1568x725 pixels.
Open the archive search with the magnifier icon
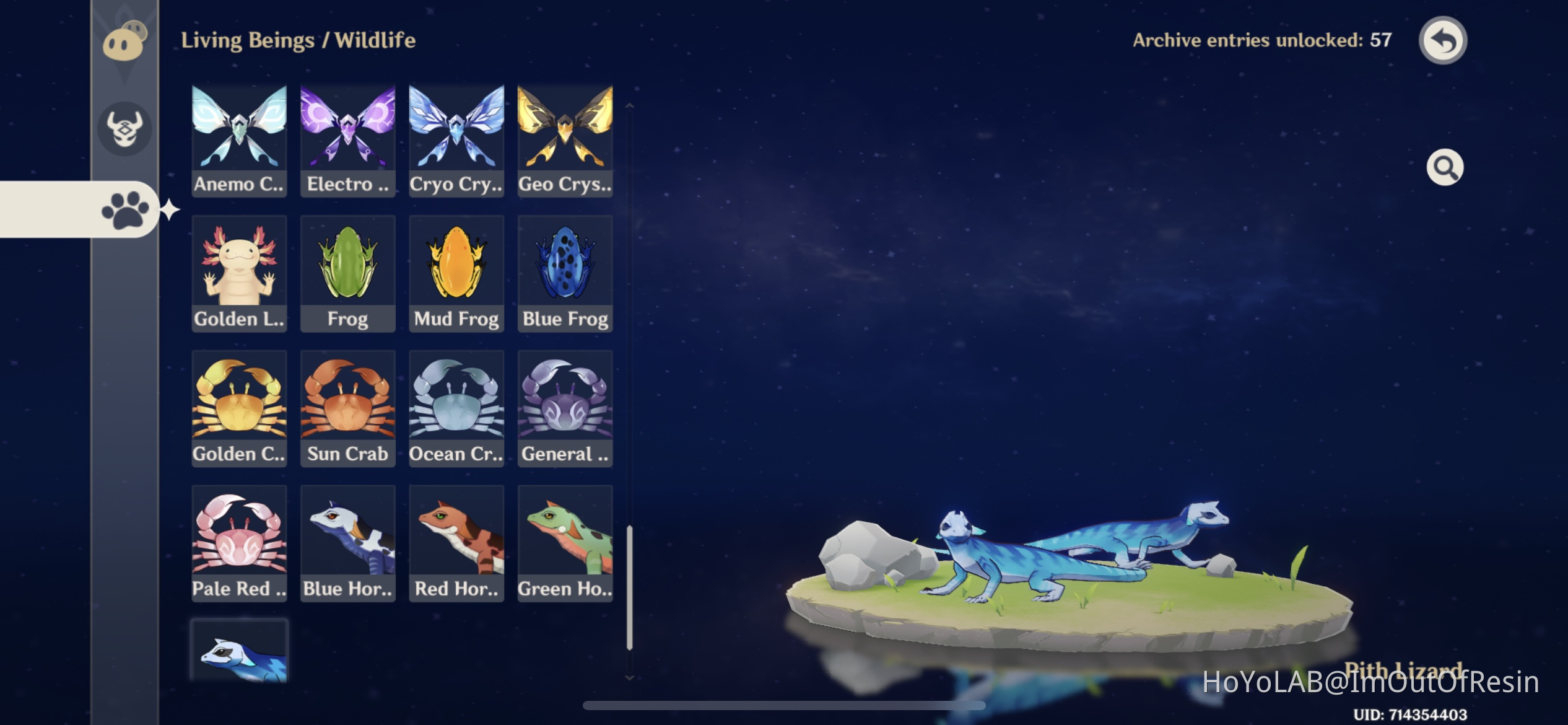(1445, 167)
